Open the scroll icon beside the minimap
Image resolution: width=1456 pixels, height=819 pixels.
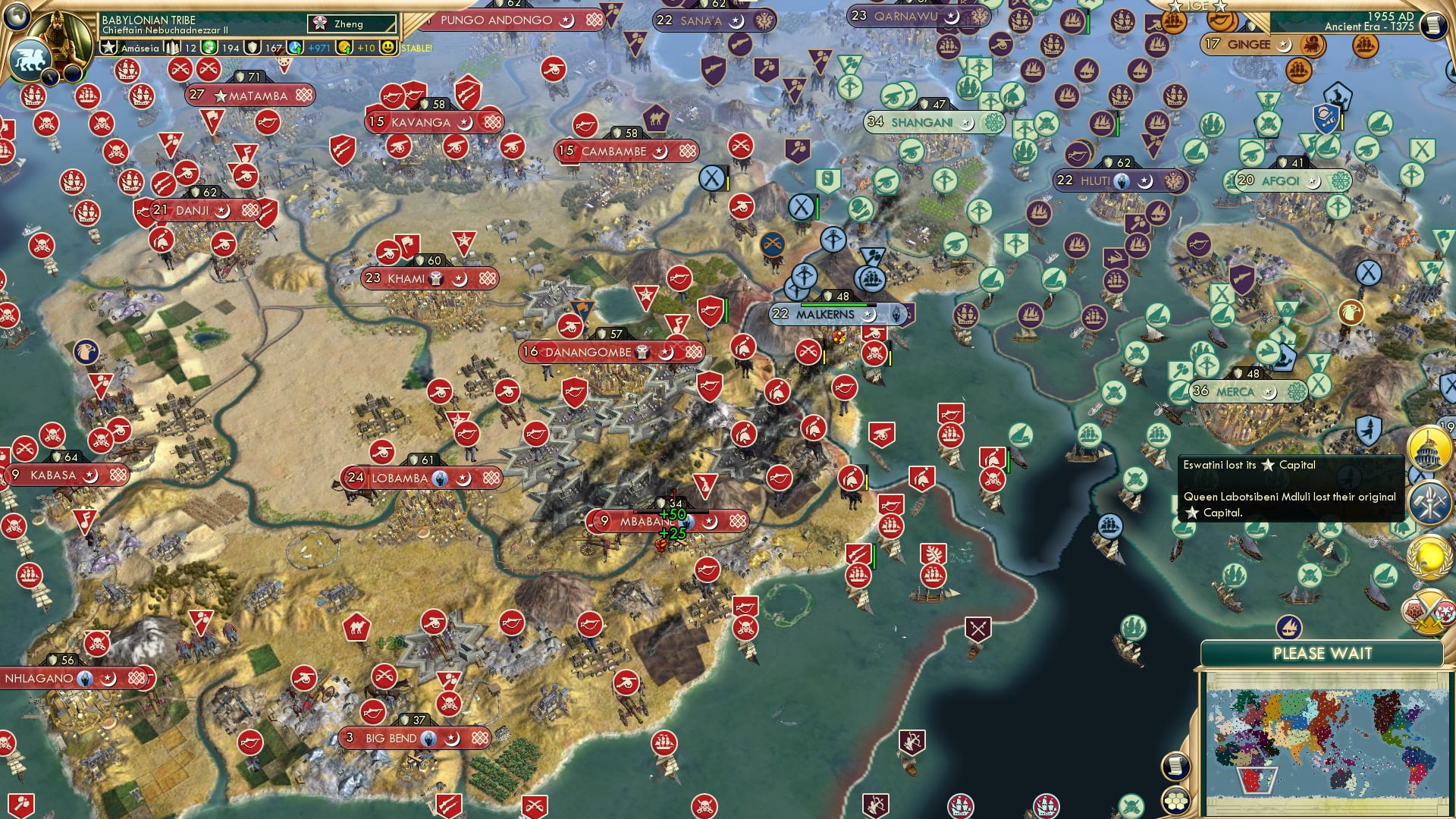[1173, 766]
